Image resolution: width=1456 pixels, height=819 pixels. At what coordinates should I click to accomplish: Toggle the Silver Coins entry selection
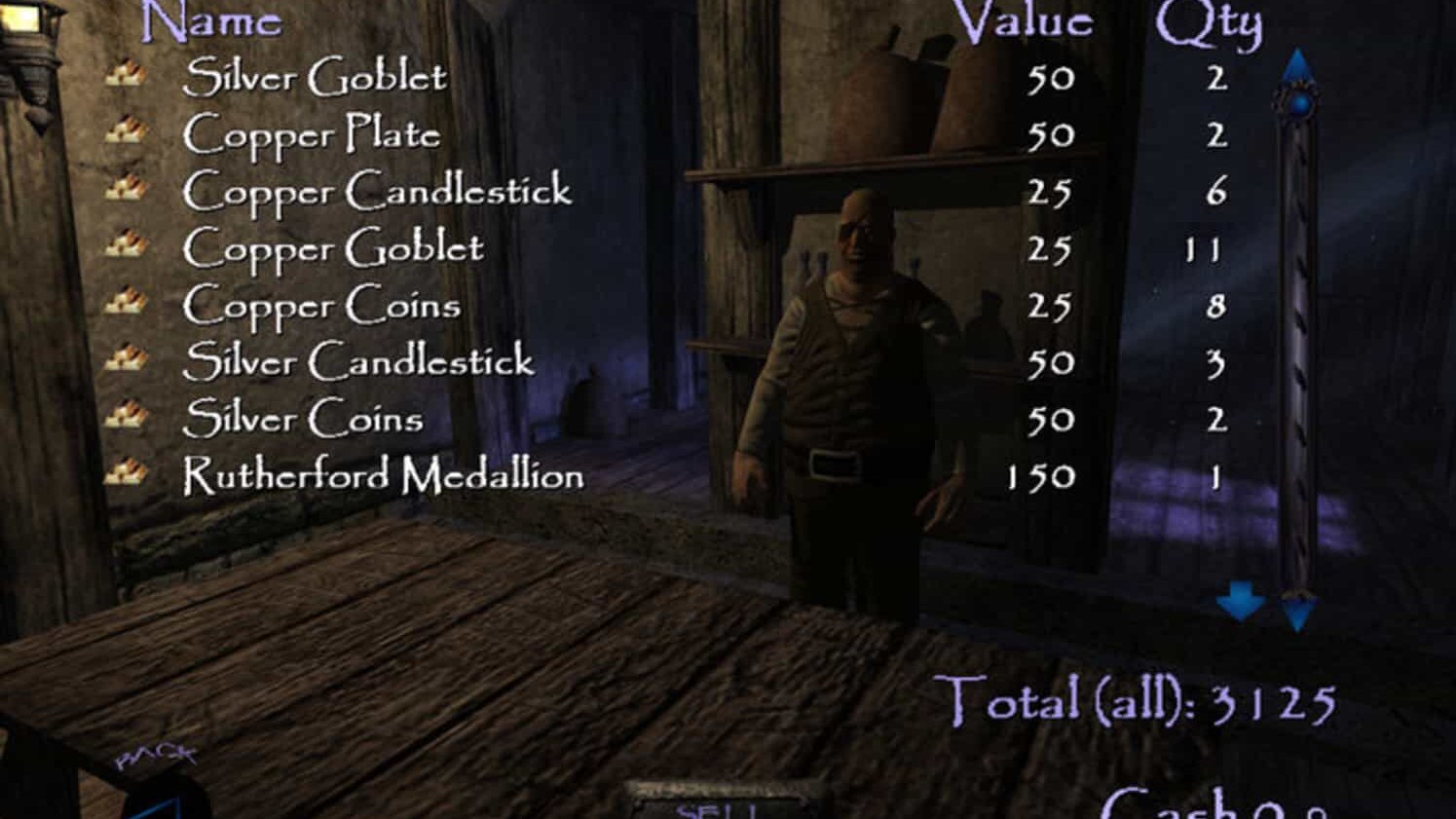(302, 419)
